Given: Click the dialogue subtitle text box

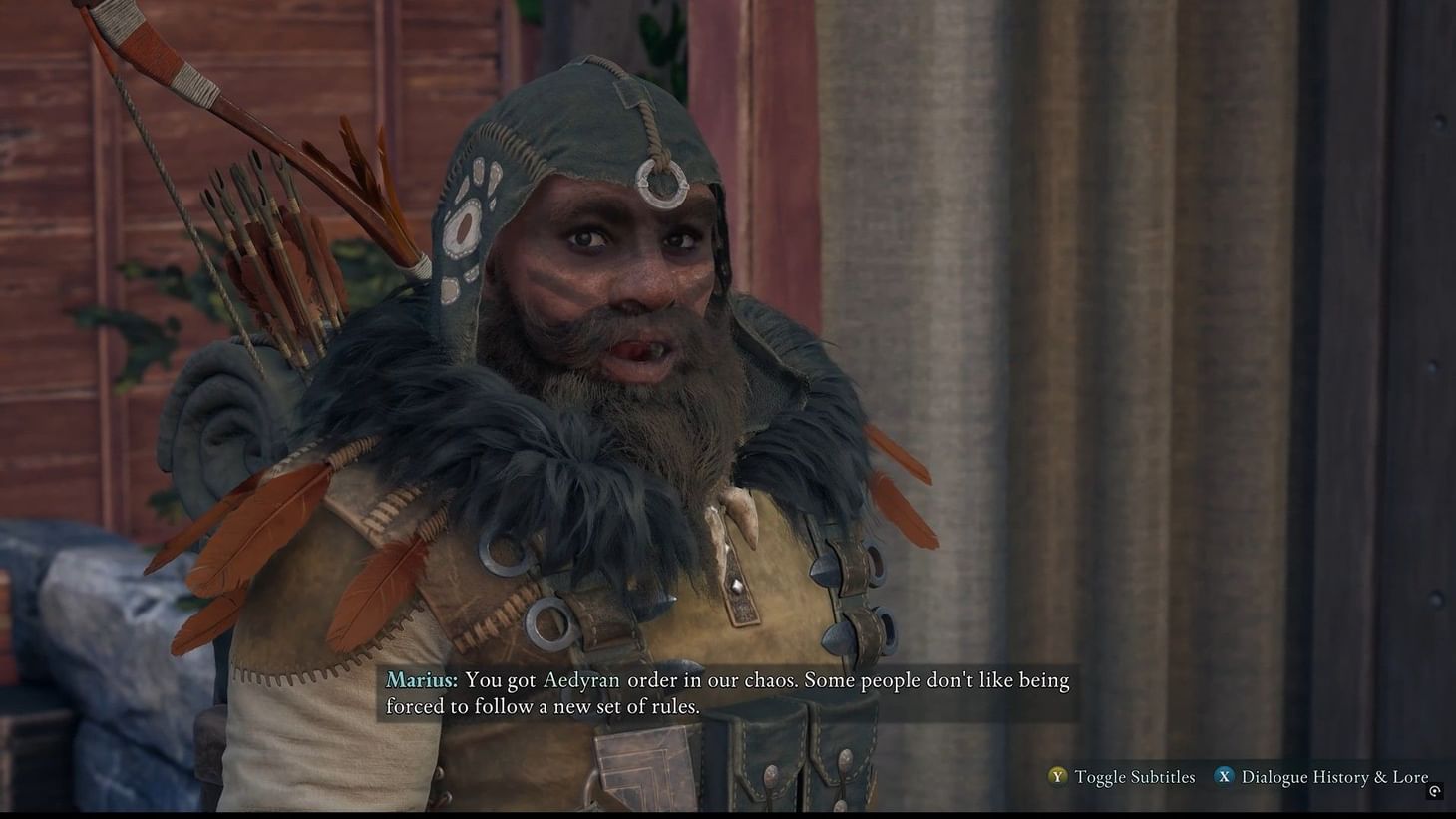Looking at the screenshot, I should [x=726, y=692].
